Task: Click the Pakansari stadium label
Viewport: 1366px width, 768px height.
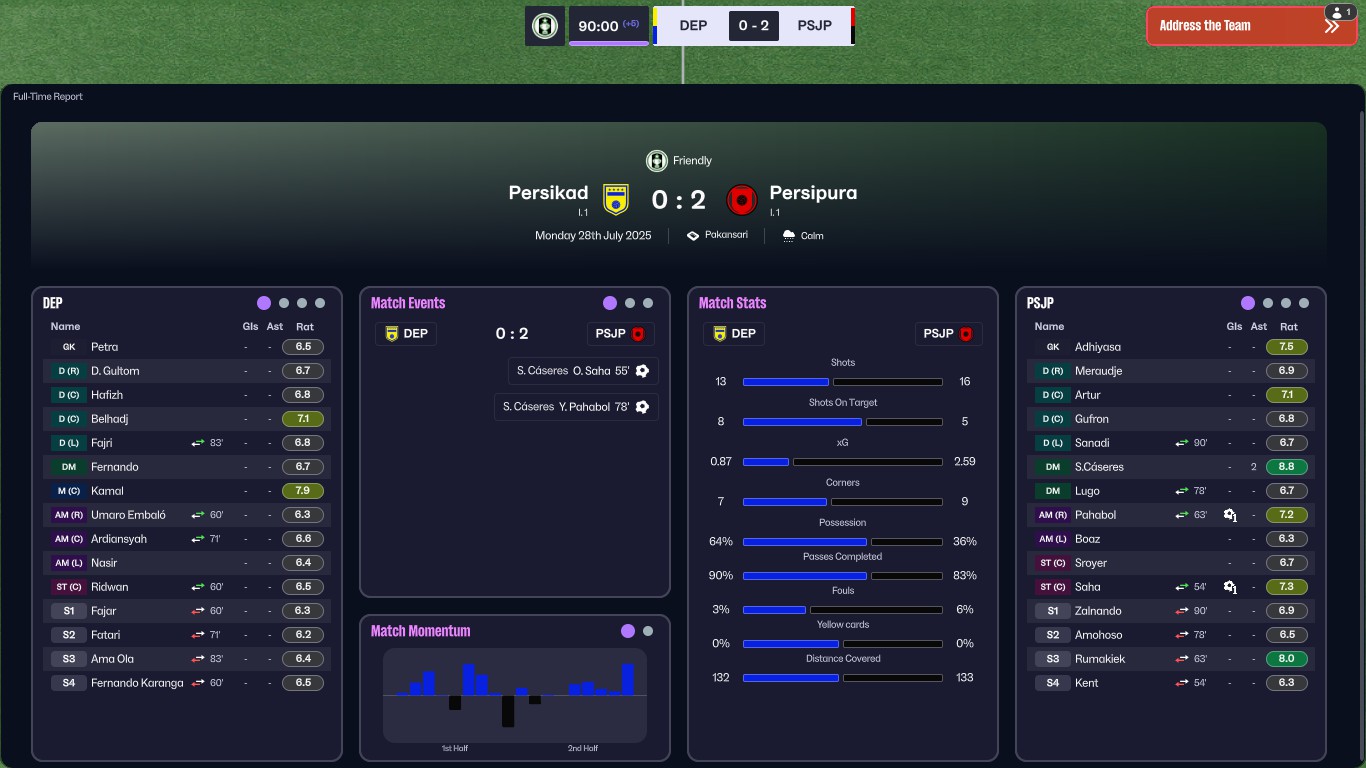Action: click(x=726, y=235)
